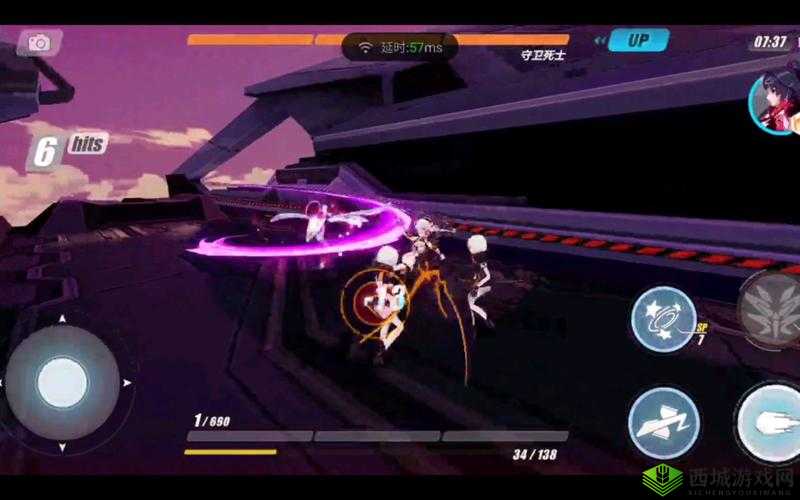Activate the star swirl SP skill
Viewport: 800px width, 500px height.
[x=664, y=319]
